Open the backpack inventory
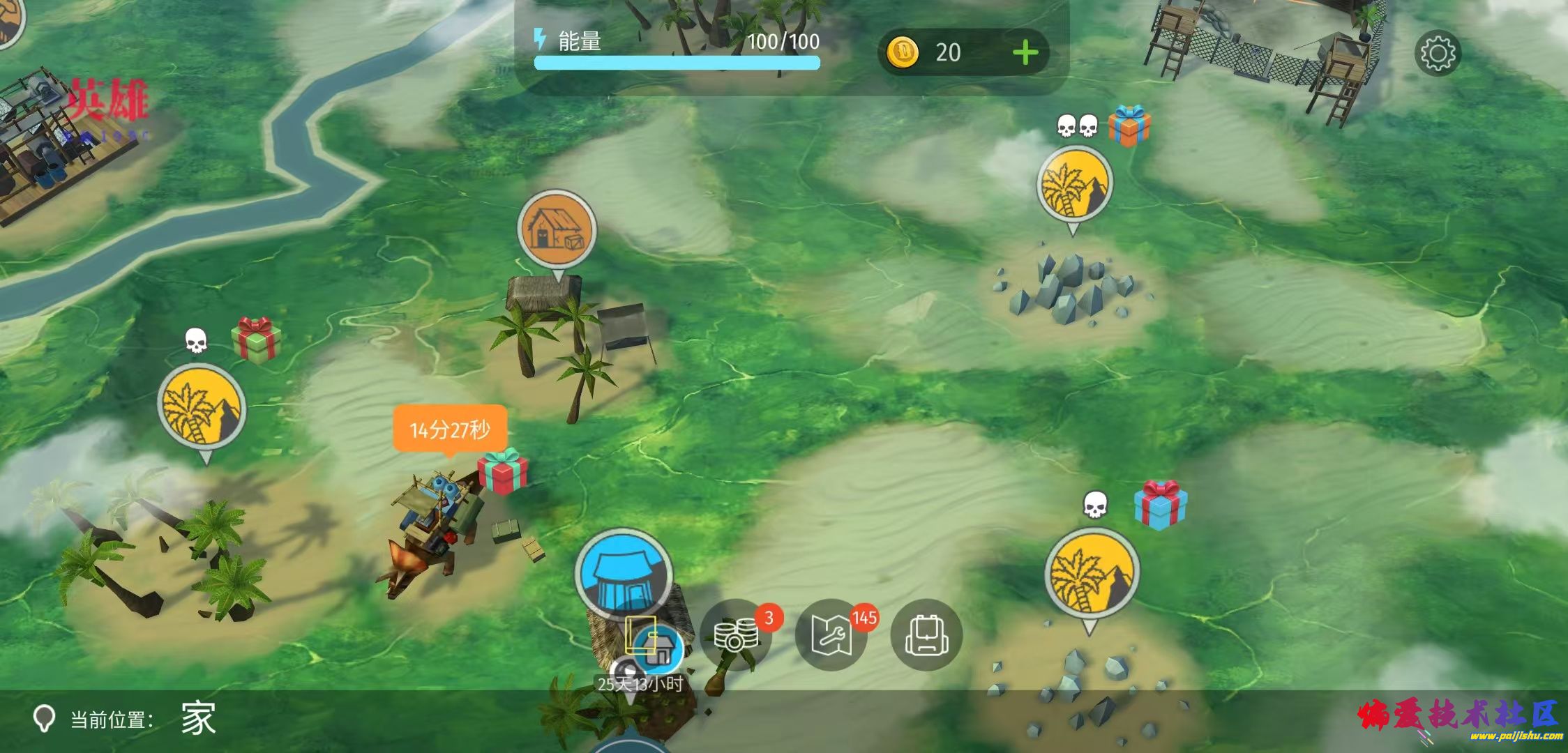 (x=926, y=635)
